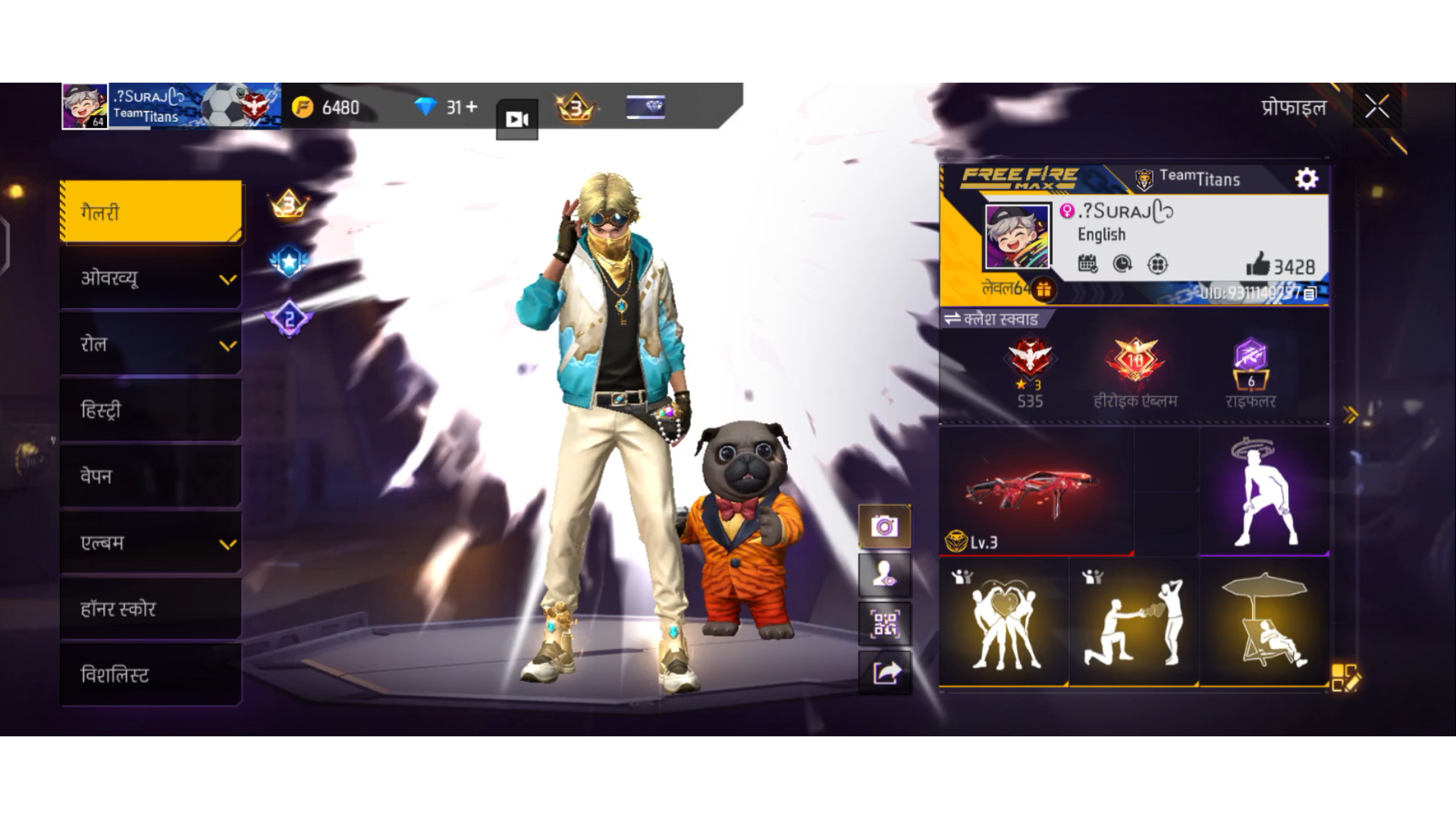The height and width of the screenshot is (819, 1456).
Task: Open the वेपन section in sidebar
Action: 150,476
